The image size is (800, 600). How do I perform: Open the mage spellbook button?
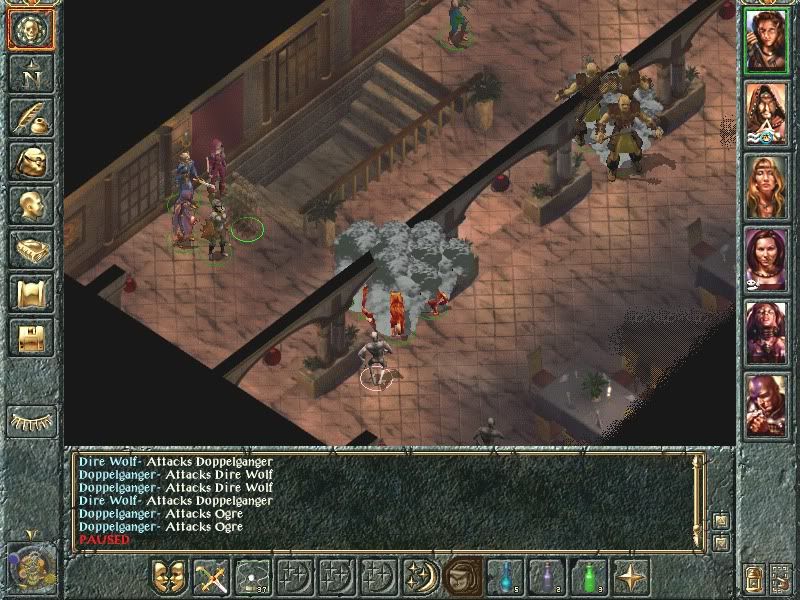(x=30, y=249)
